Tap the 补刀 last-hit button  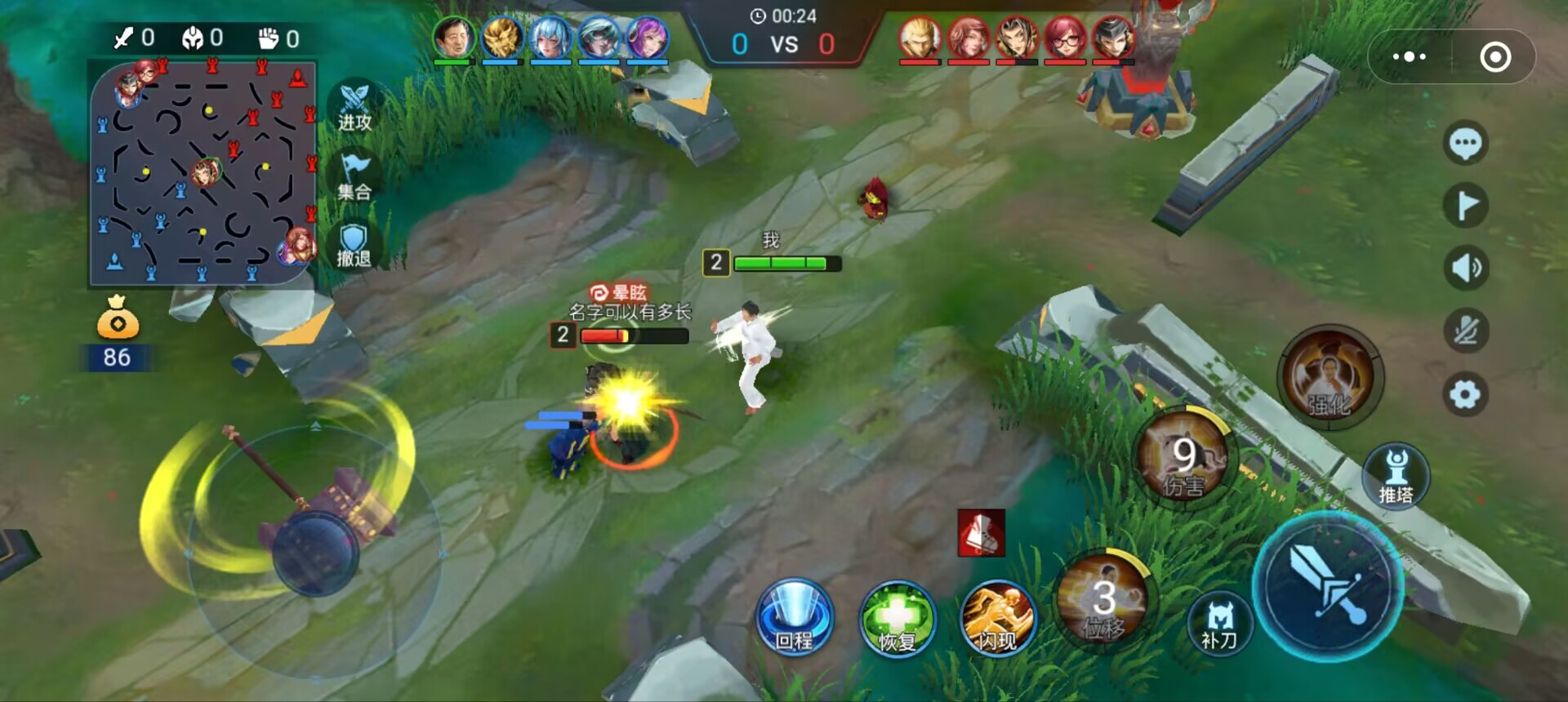[x=1219, y=623]
